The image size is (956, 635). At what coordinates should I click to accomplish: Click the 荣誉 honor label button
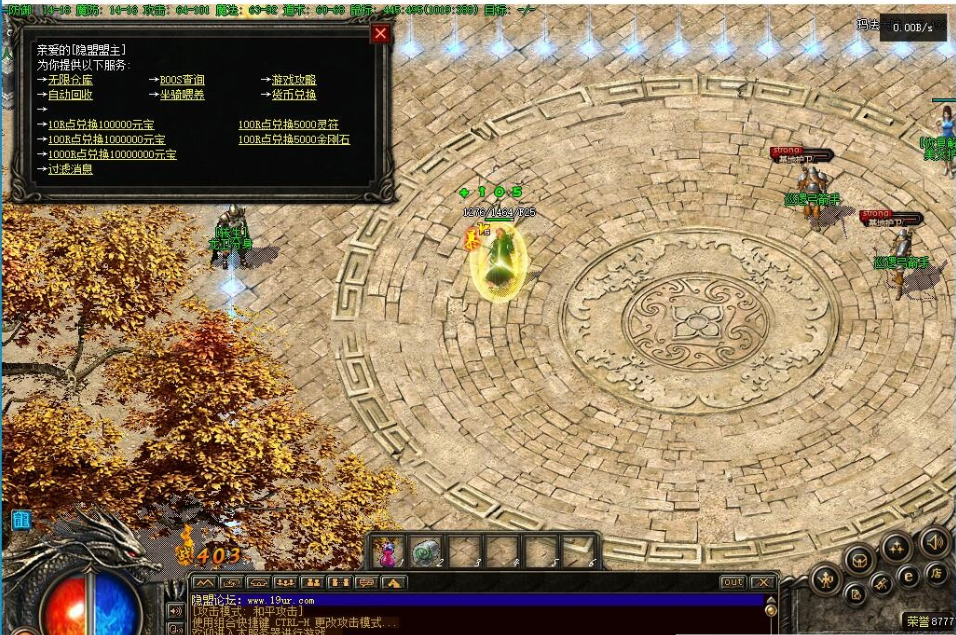coord(916,621)
